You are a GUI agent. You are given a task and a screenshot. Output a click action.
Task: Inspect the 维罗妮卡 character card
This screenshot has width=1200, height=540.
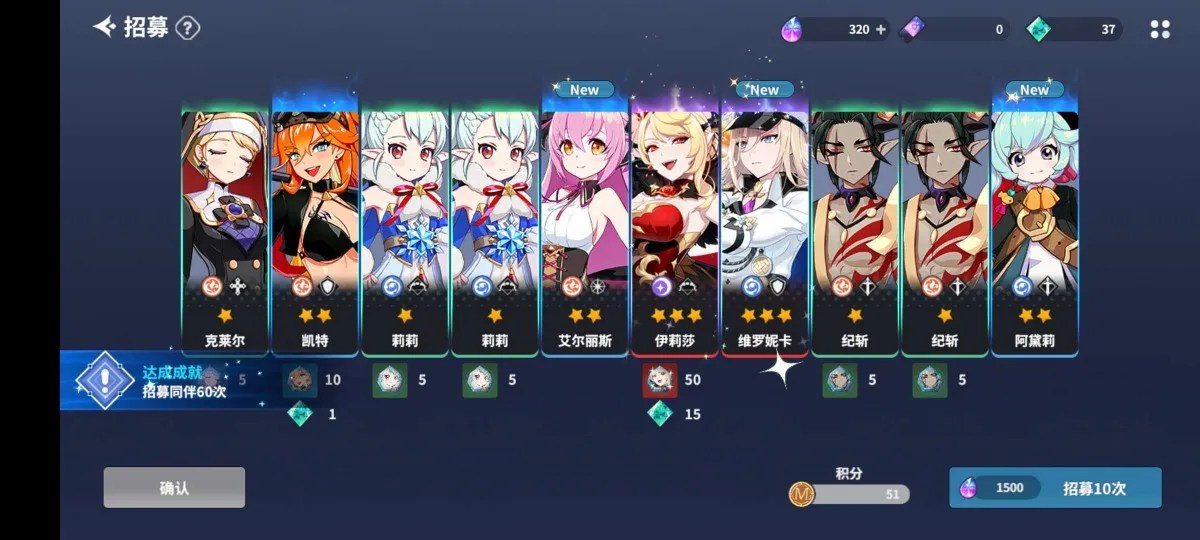click(x=765, y=230)
